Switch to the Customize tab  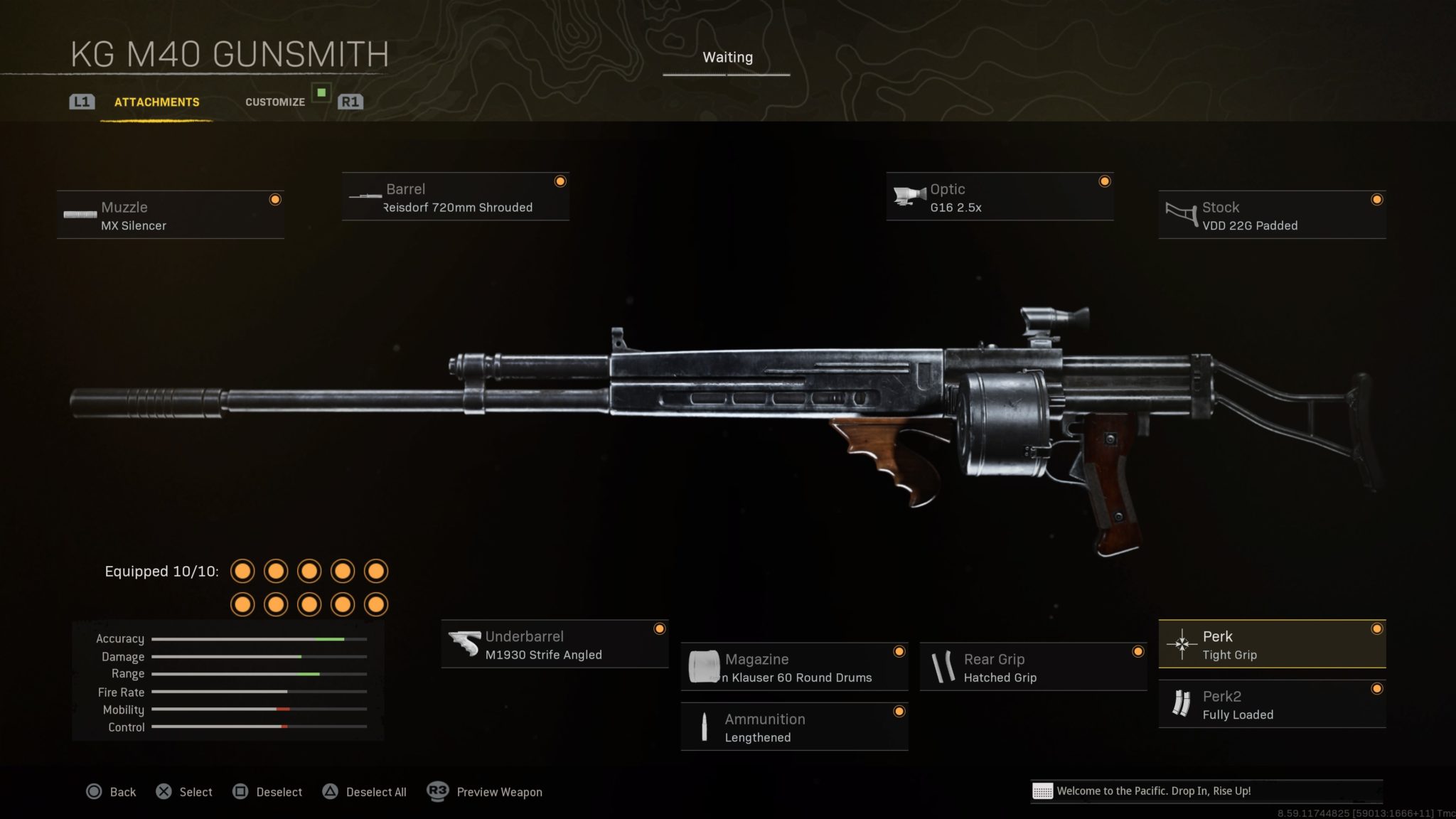point(275,102)
